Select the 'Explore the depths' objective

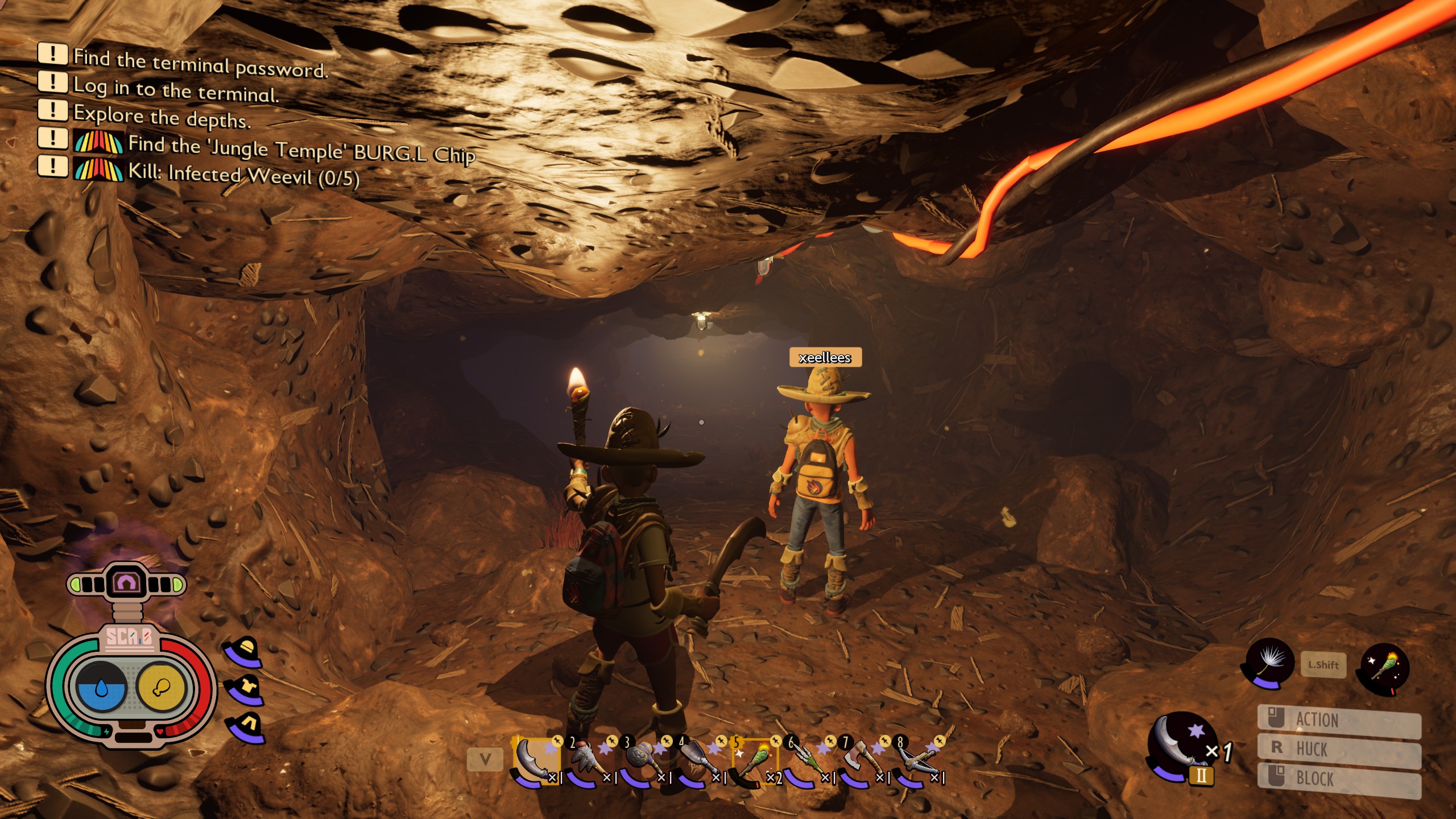tap(162, 117)
